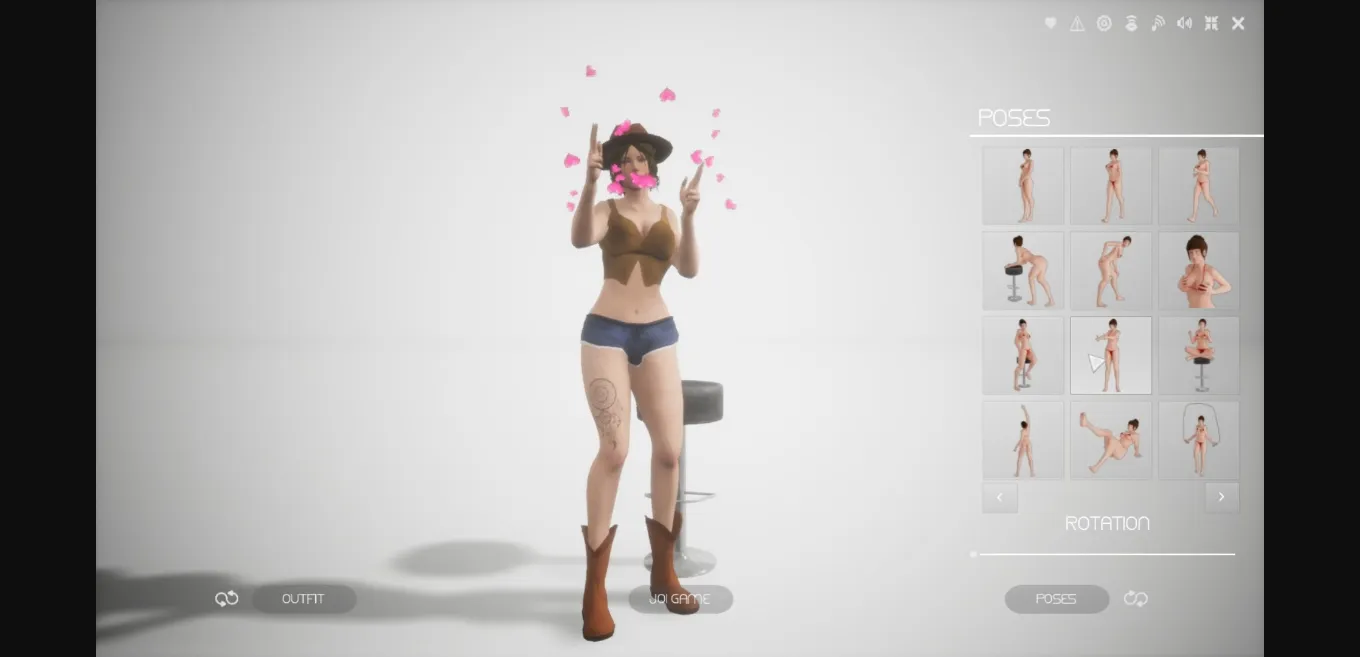Adjust the ROTATION slider handle
This screenshot has height=657, width=1360.
pyautogui.click(x=974, y=554)
